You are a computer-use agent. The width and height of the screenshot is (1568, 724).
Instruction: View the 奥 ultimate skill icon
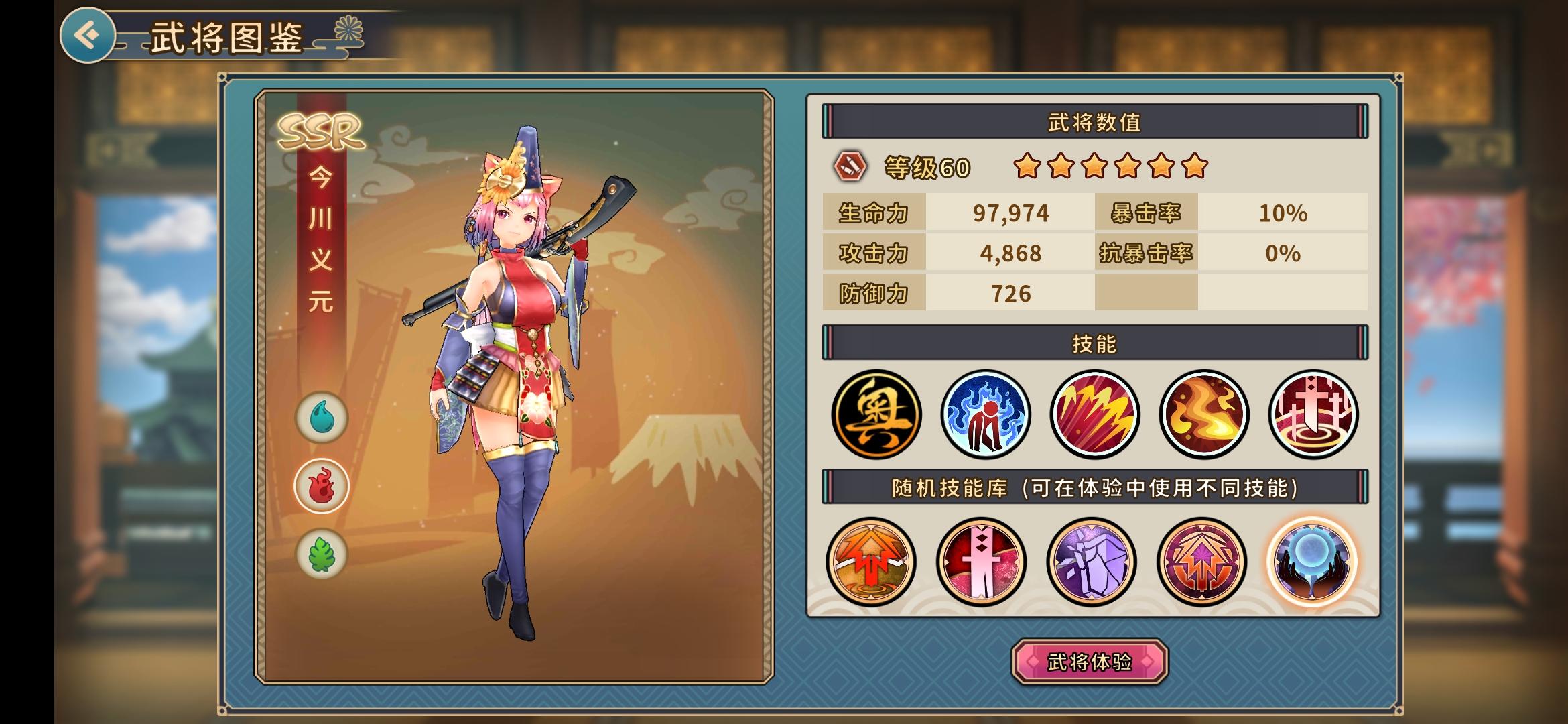click(x=876, y=414)
